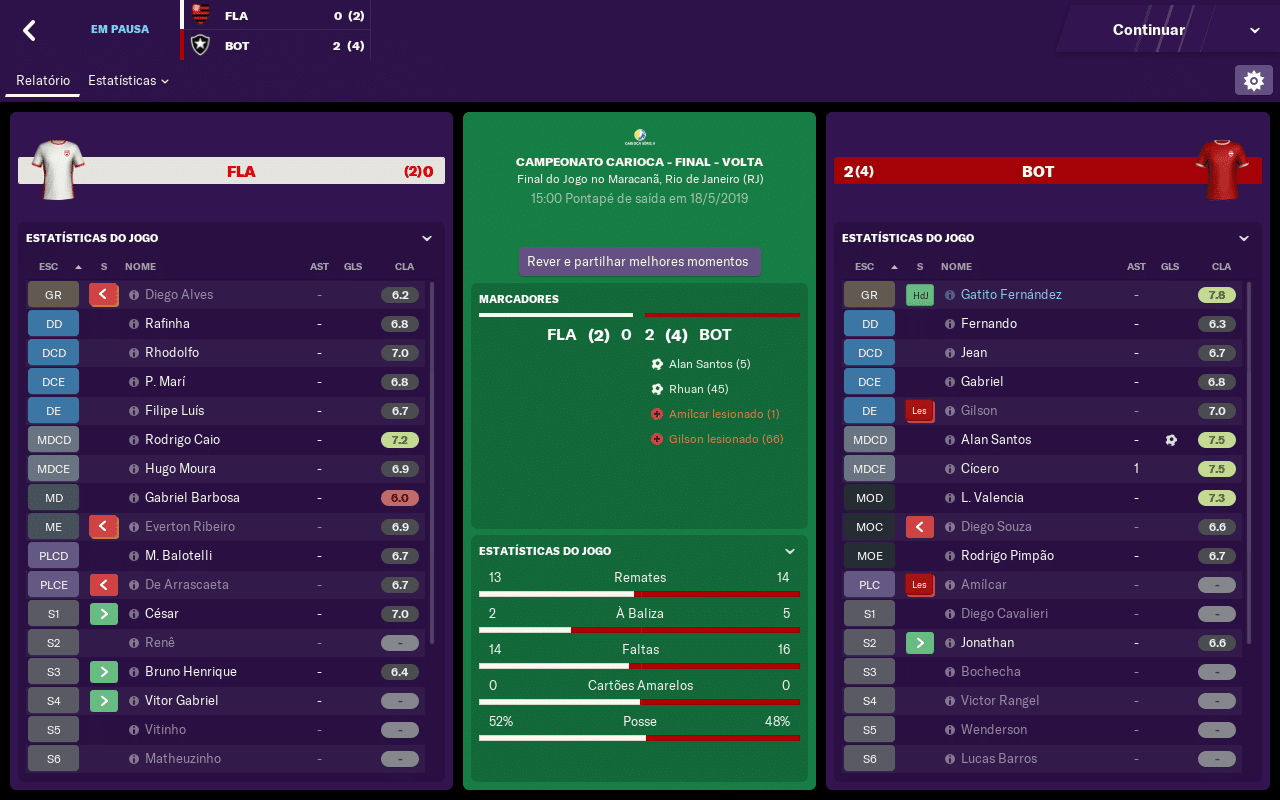Choose Rodrigo Pimpão from the BOT list
This screenshot has width=1280, height=800.
click(1007, 556)
